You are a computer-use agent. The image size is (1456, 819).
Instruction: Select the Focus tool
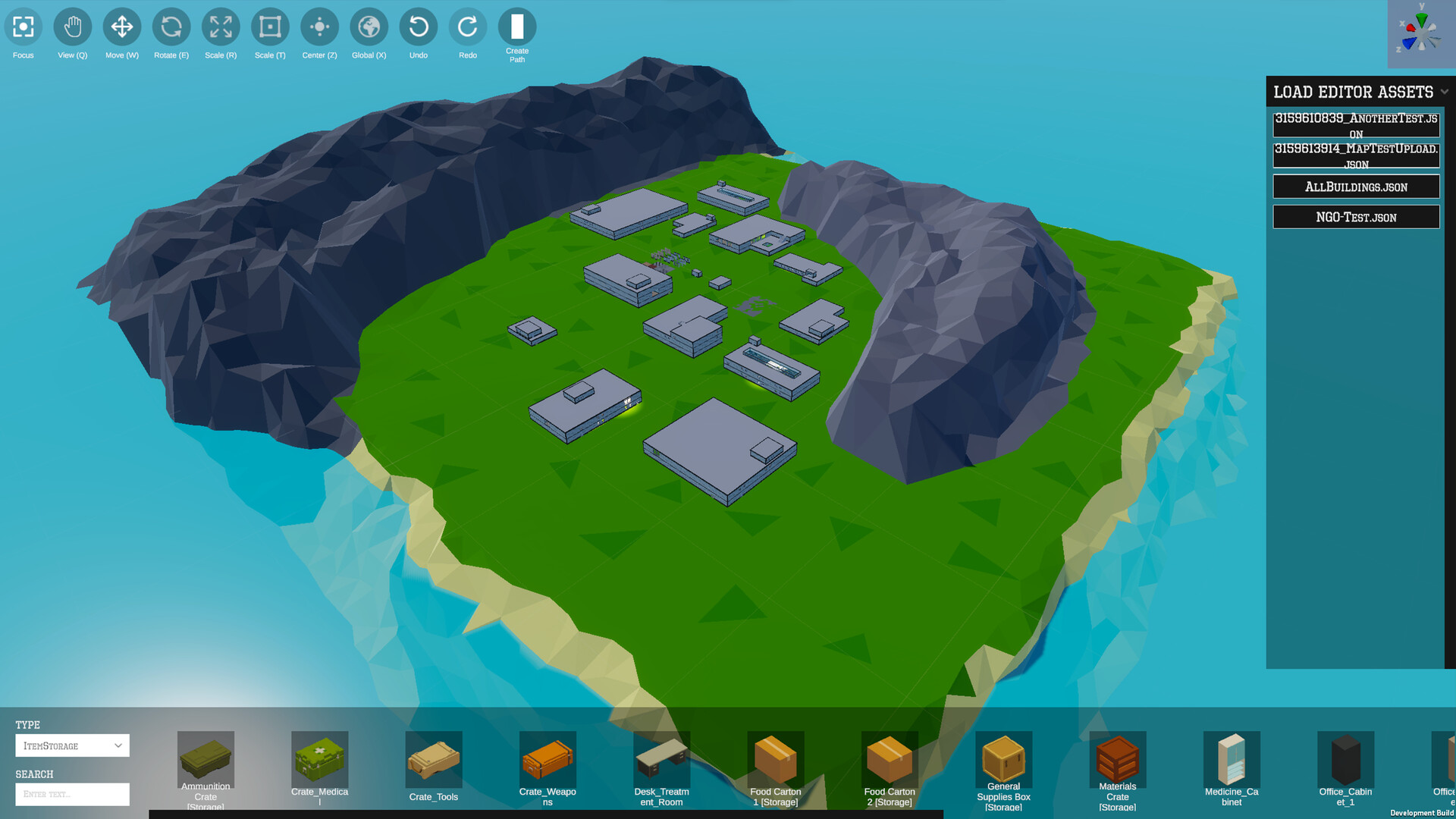[22, 27]
